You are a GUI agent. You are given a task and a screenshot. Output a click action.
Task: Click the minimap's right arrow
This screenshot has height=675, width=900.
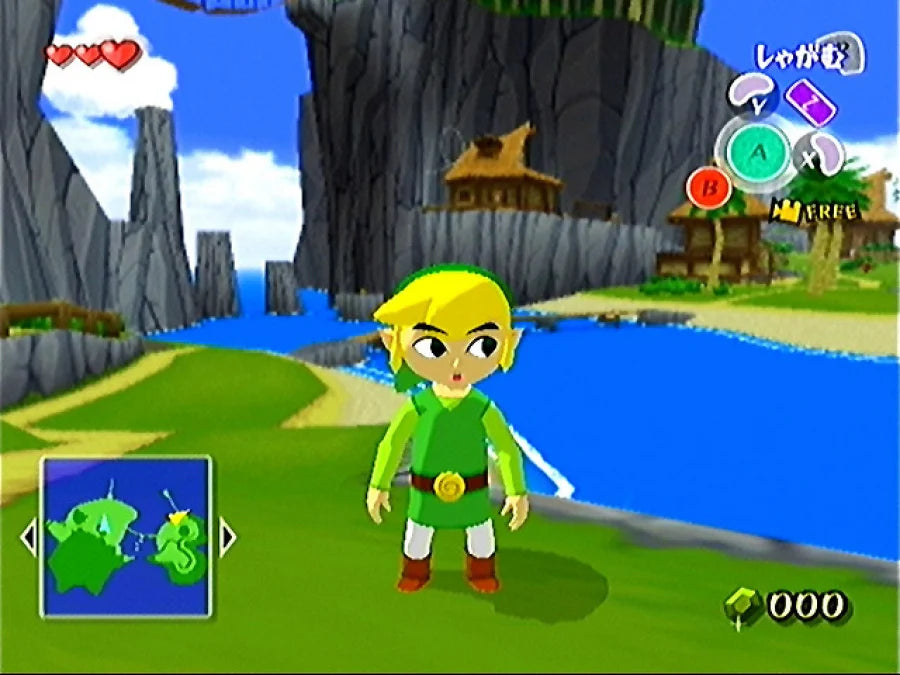[x=226, y=538]
